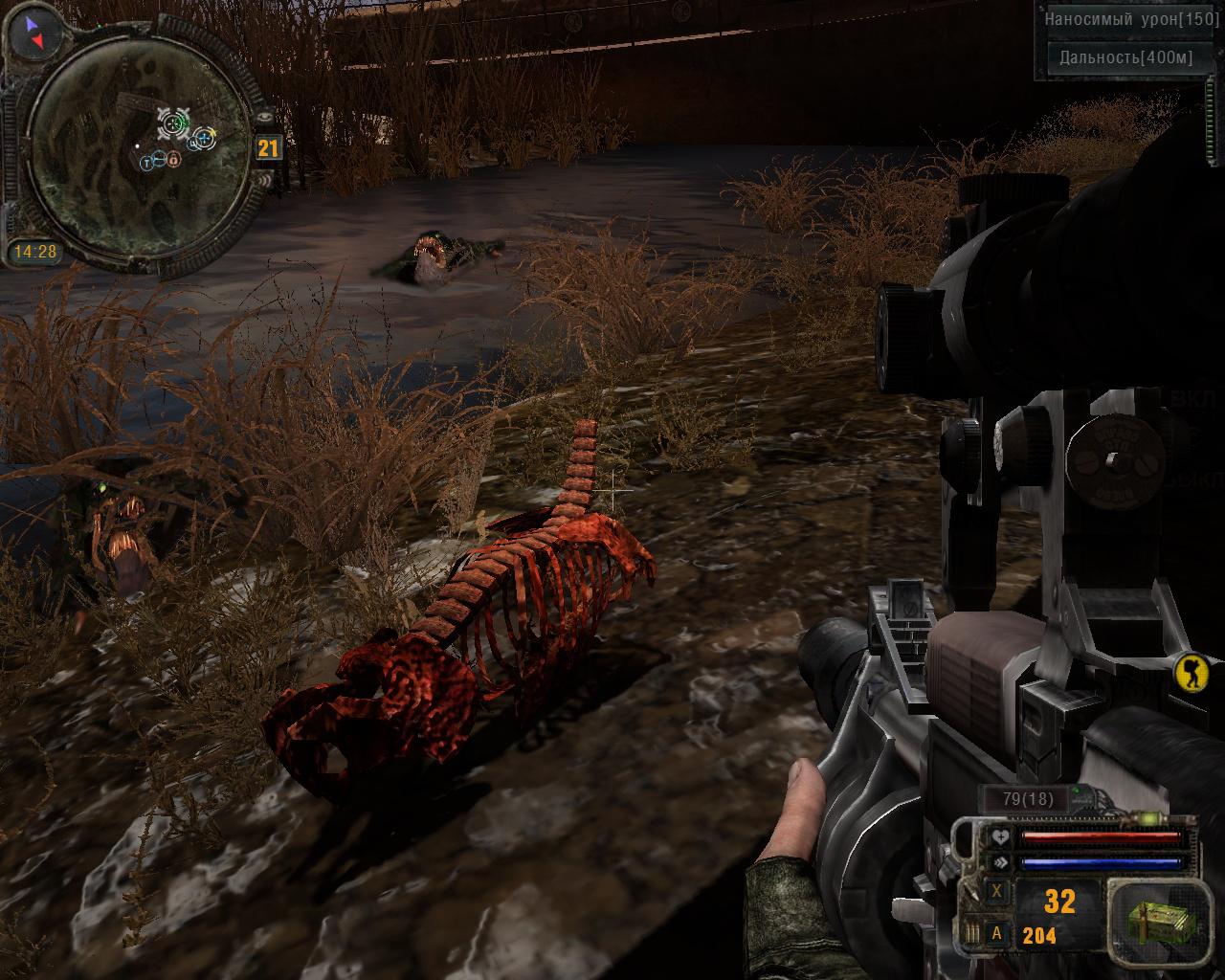This screenshot has height=980, width=1225.
Task: Select the orange padlock marker on the minimap
Action: [x=175, y=161]
